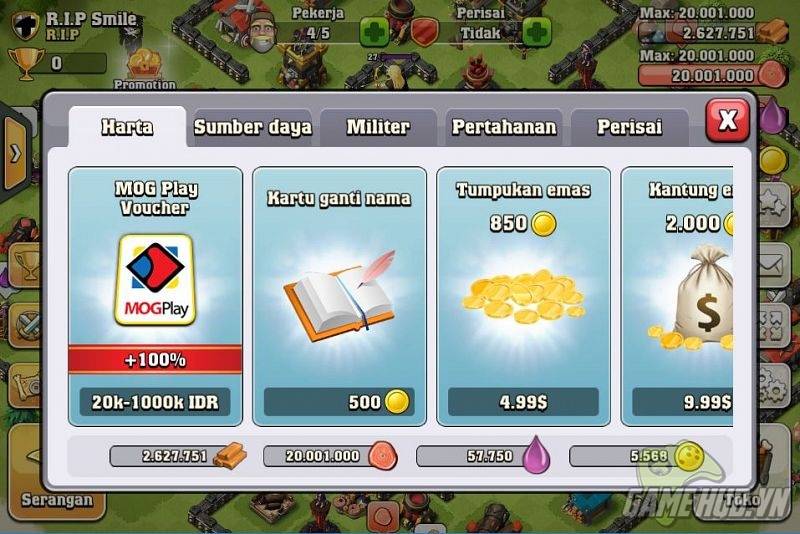
Task: Select the Militer tab
Action: tap(377, 128)
